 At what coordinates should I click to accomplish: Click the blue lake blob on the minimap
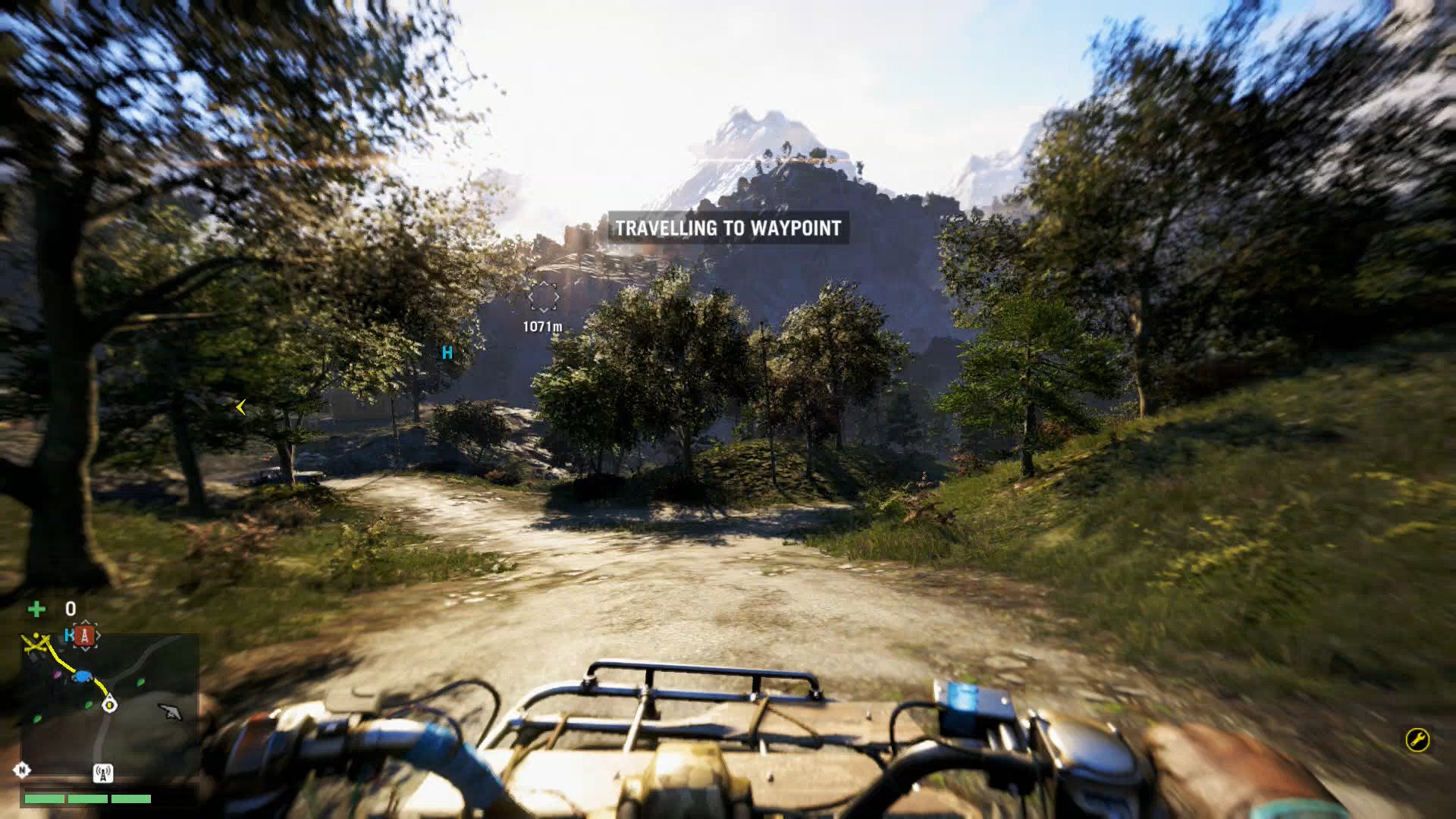(82, 676)
